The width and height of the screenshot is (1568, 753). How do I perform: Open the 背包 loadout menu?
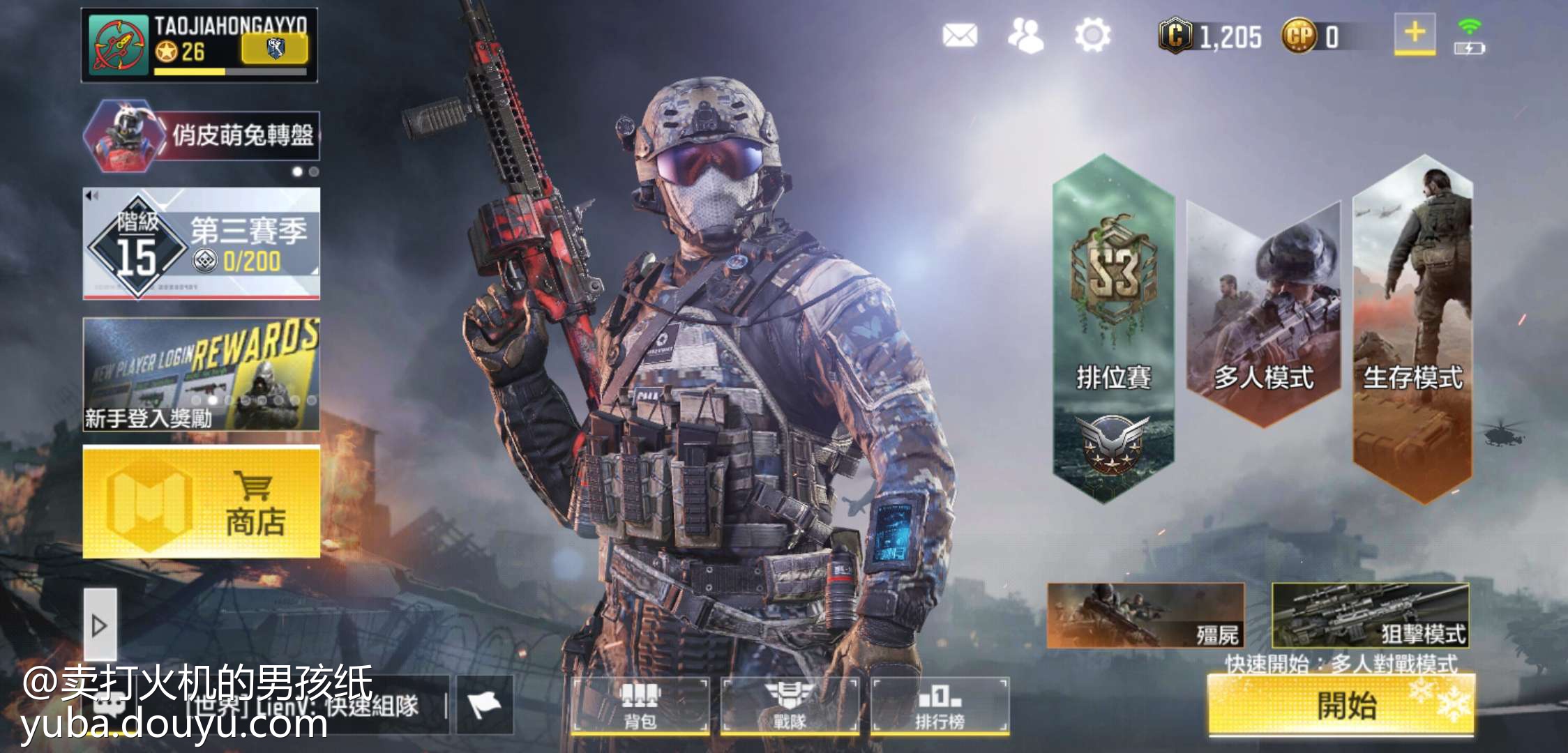pos(640,706)
